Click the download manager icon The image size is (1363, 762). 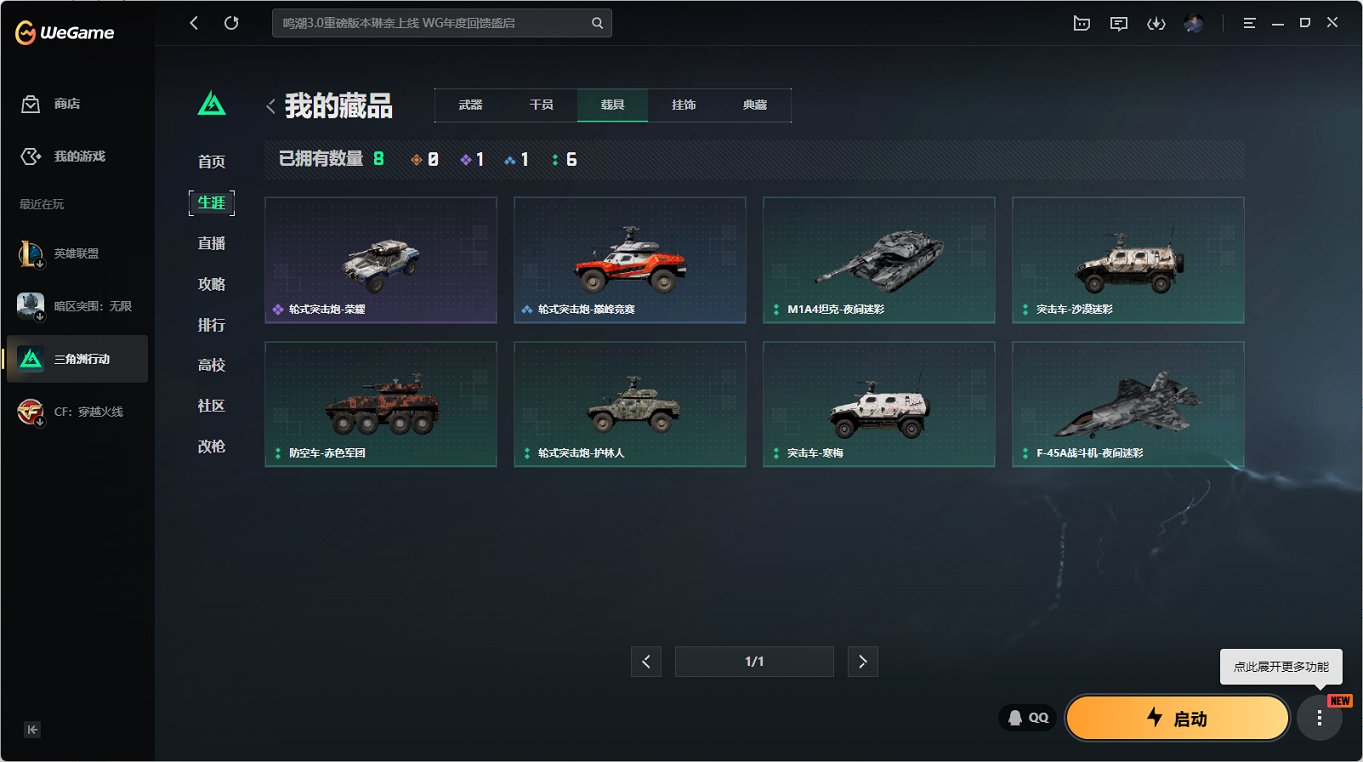[1157, 22]
